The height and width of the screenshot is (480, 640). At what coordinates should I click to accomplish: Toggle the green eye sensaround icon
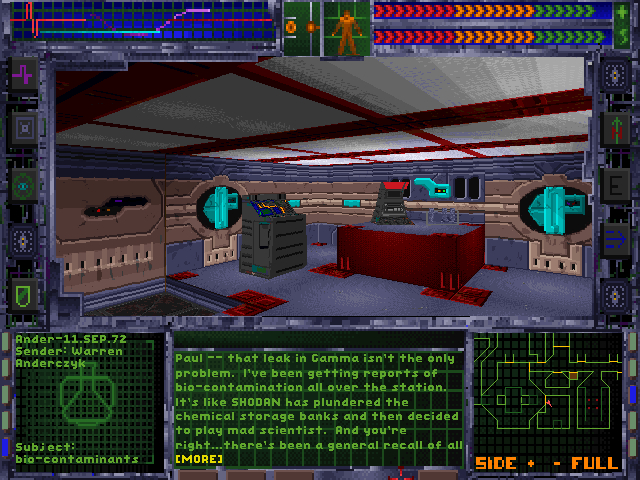tap(23, 184)
